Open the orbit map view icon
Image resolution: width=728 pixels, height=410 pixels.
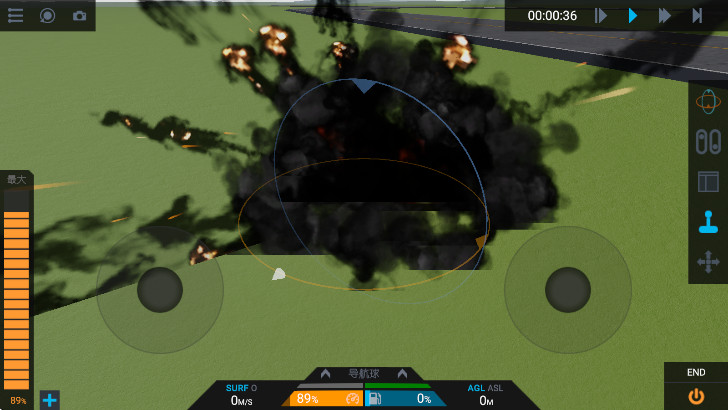(708, 101)
